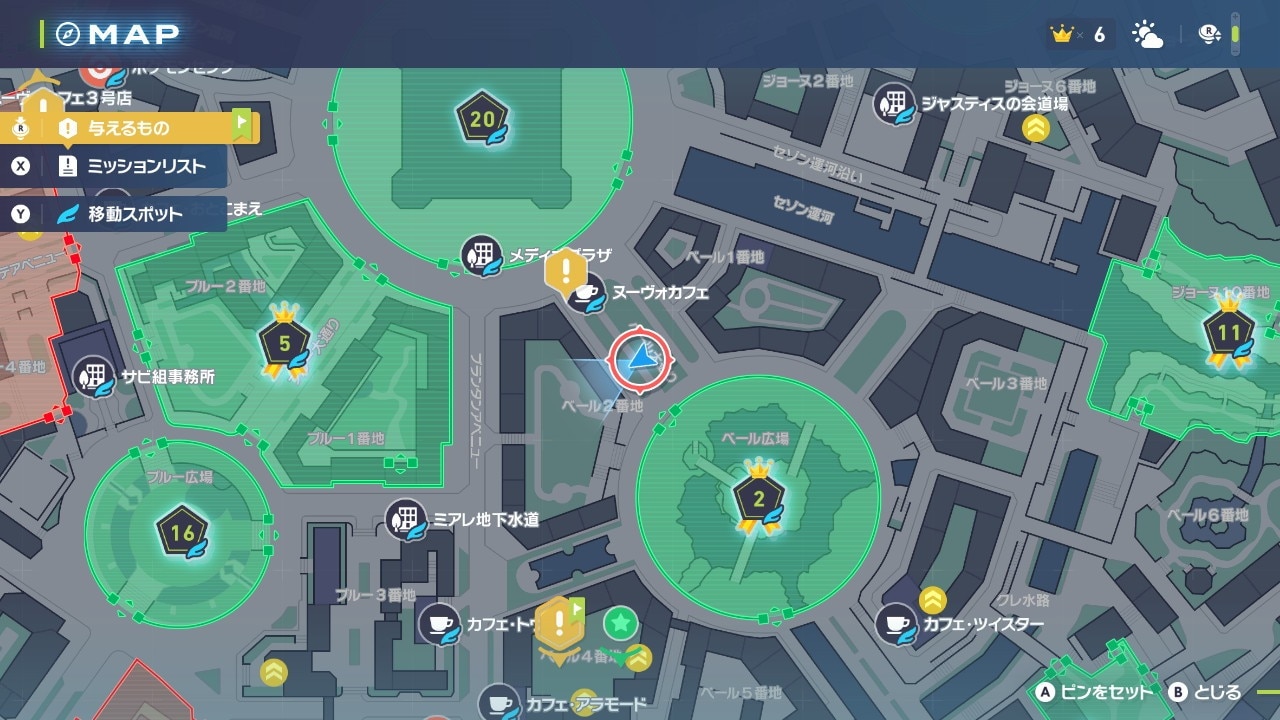The height and width of the screenshot is (720, 1280).
Task: Select wild zone 2 marker in ベール広場
Action: tap(758, 499)
